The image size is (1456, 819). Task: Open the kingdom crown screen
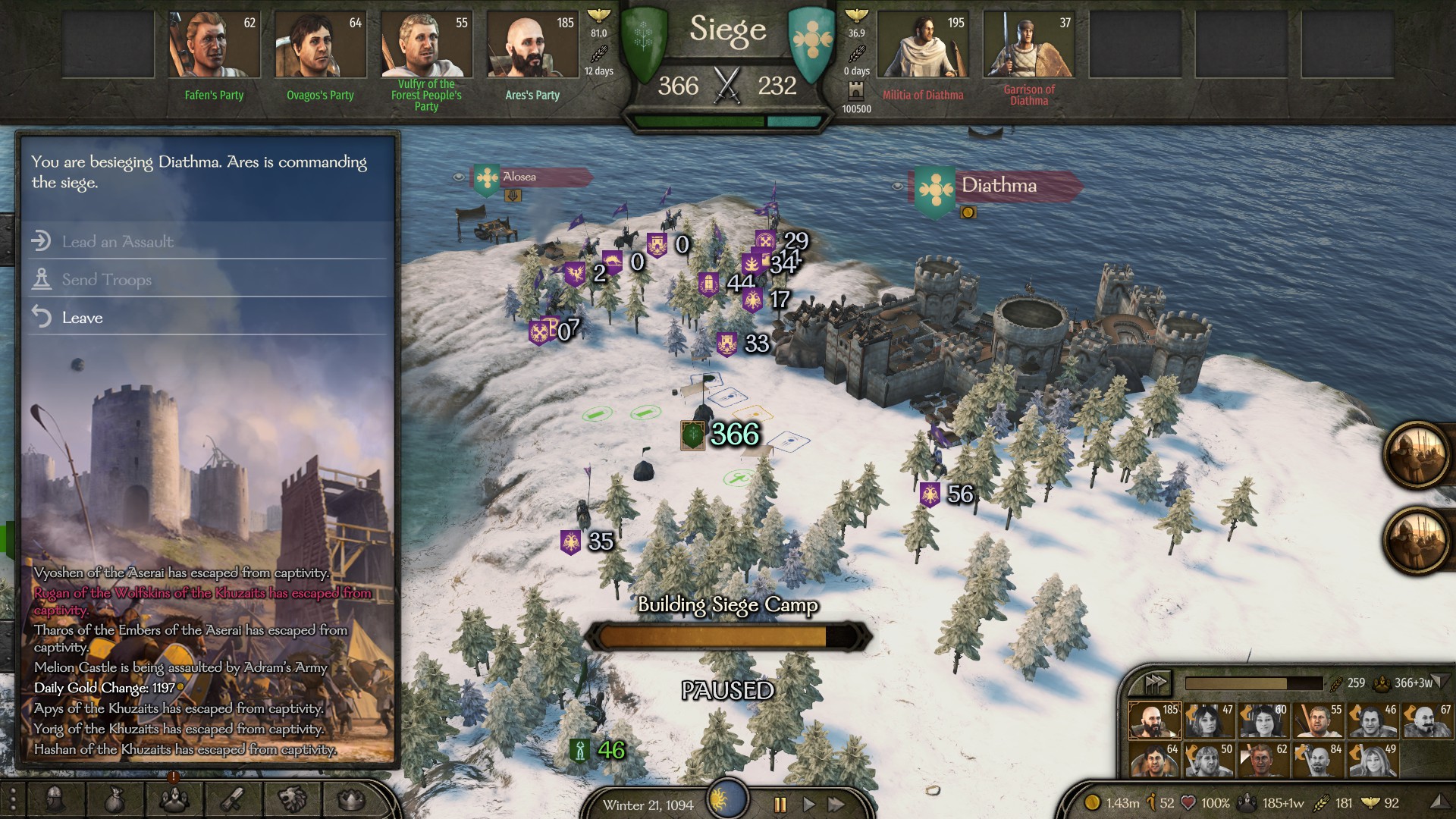350,799
